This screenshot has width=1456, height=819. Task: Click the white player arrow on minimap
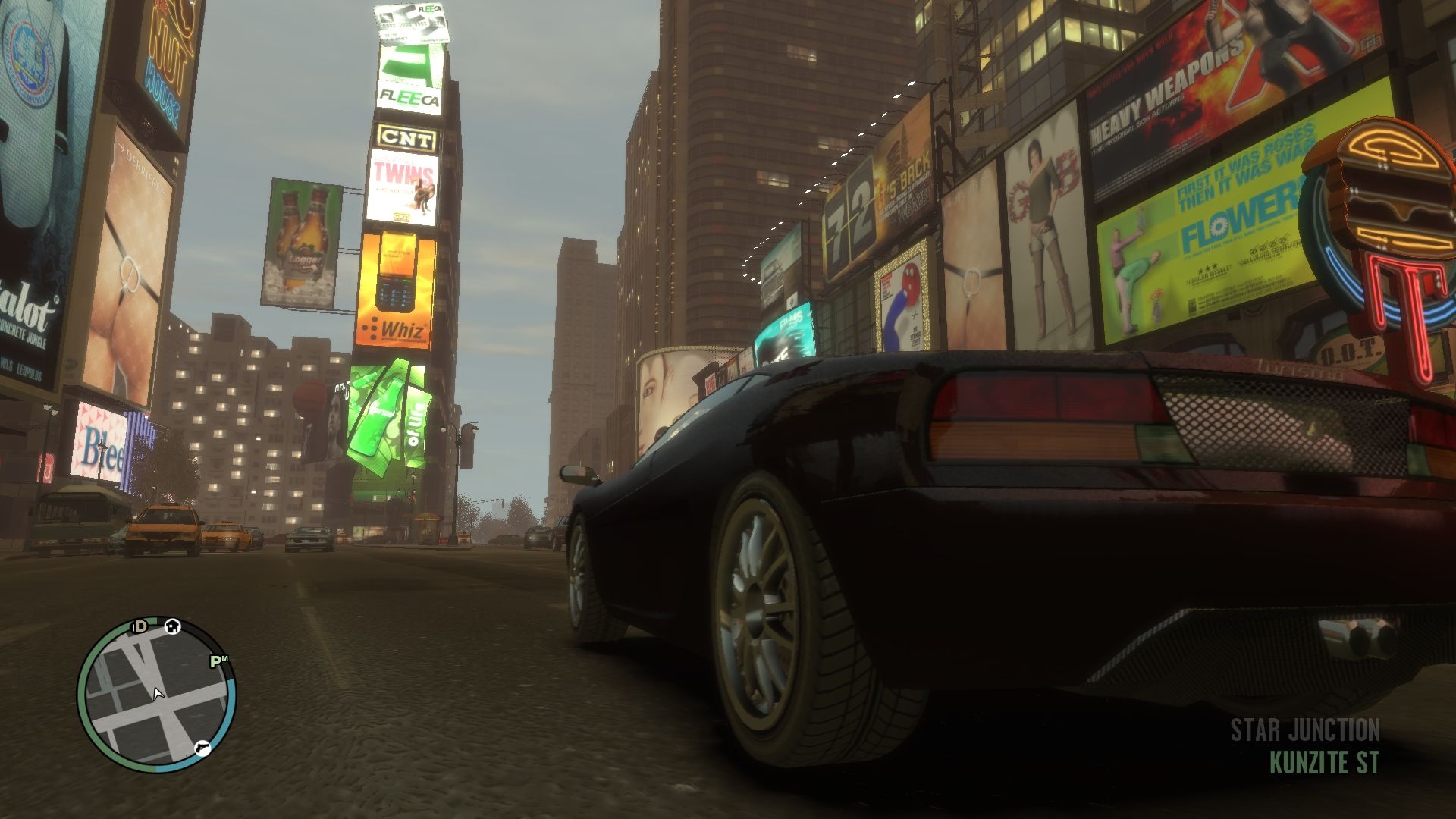pyautogui.click(x=158, y=693)
